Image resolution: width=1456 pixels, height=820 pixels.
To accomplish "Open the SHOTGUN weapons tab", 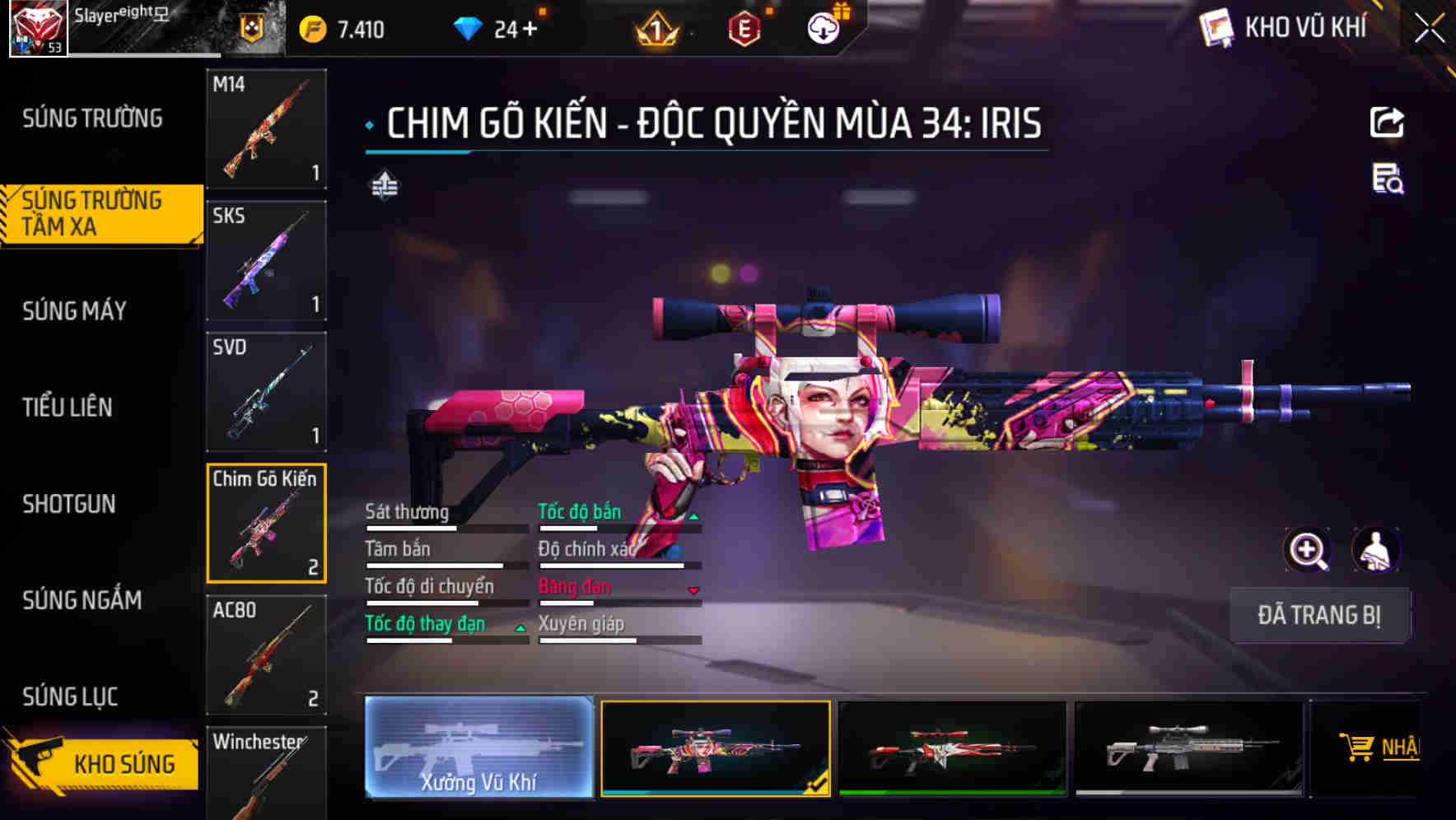I will click(70, 504).
